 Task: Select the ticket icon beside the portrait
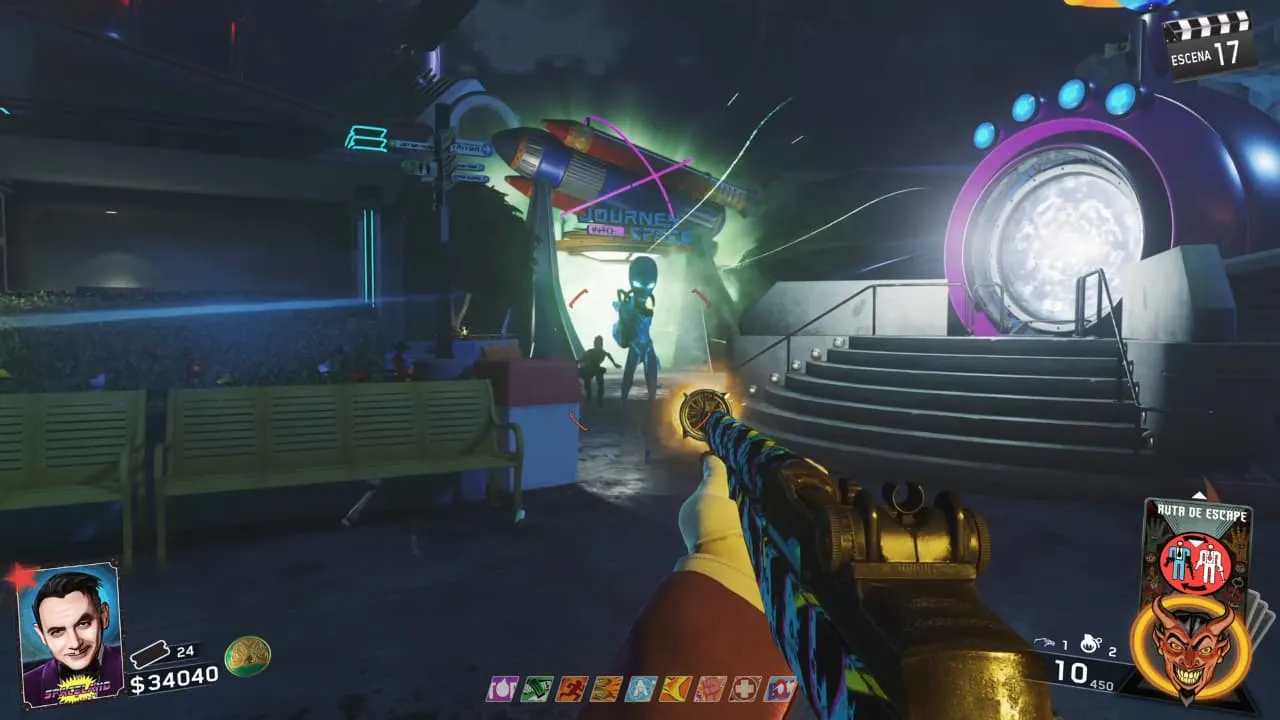tap(148, 654)
